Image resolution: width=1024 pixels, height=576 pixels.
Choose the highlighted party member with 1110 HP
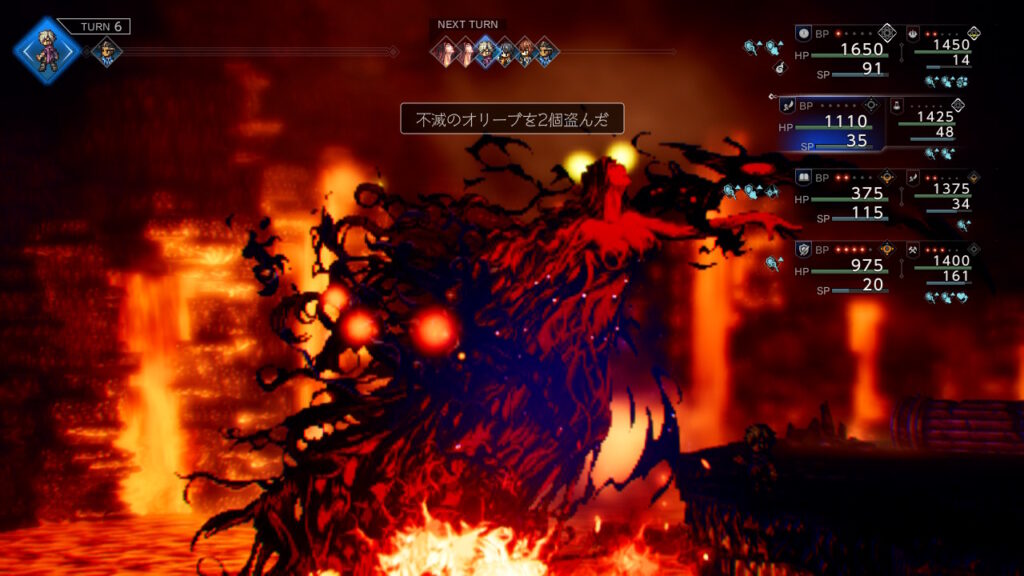[x=832, y=124]
